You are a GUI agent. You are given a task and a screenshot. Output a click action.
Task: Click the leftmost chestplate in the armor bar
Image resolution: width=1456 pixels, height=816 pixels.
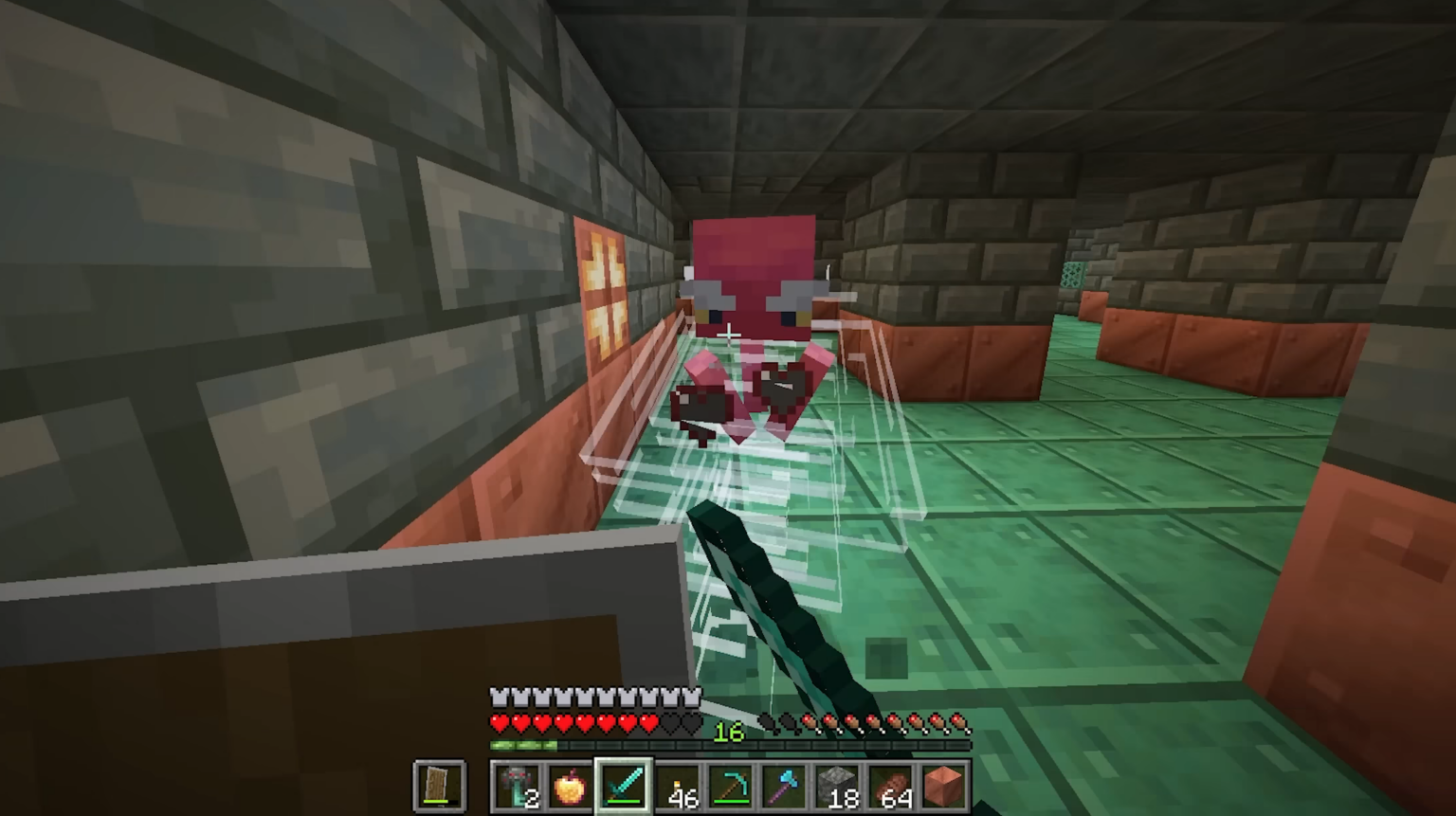[x=498, y=697]
